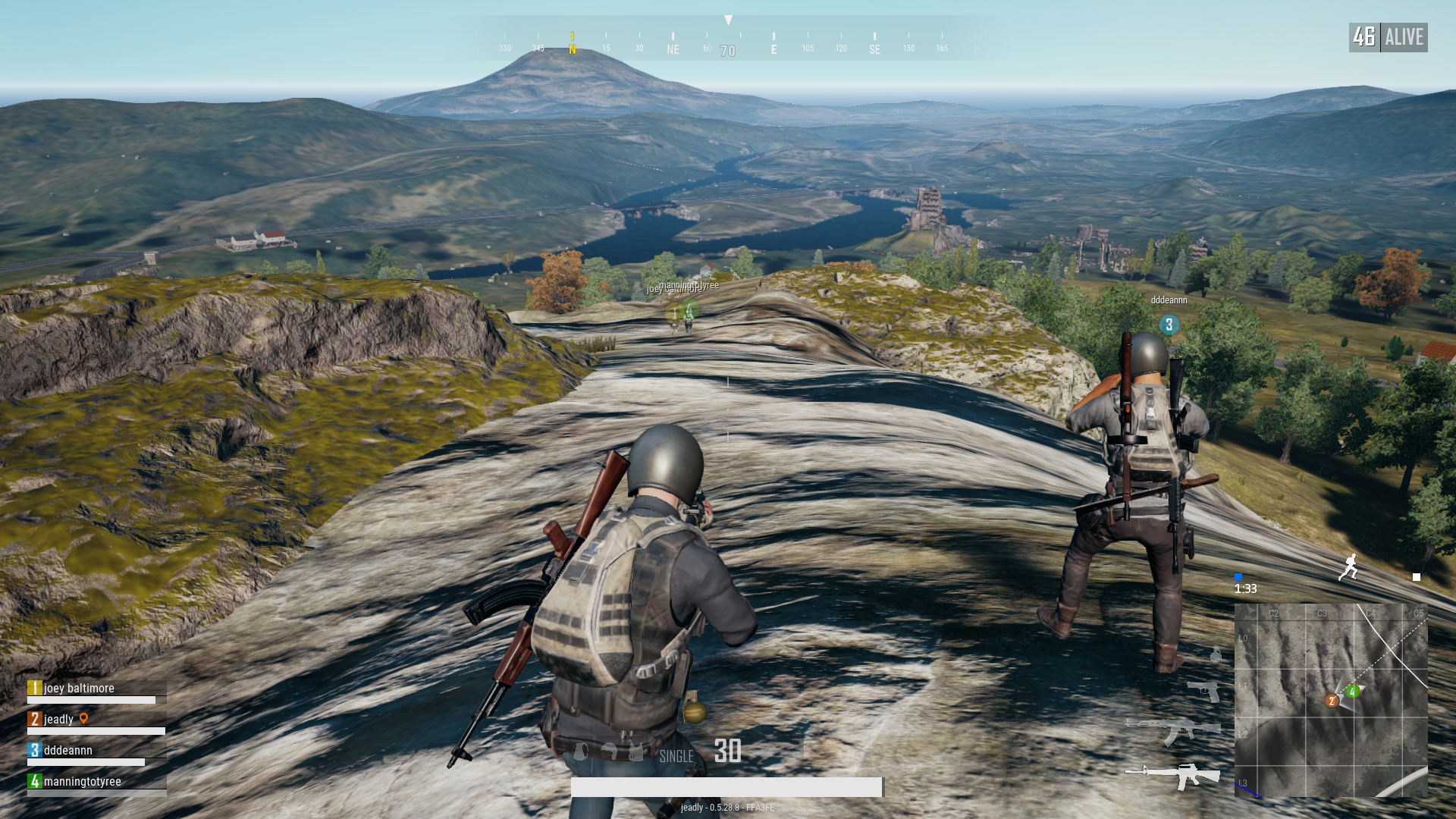Select the M16 rifle weapon slot
Image resolution: width=1456 pixels, height=819 pixels.
tap(1174, 775)
